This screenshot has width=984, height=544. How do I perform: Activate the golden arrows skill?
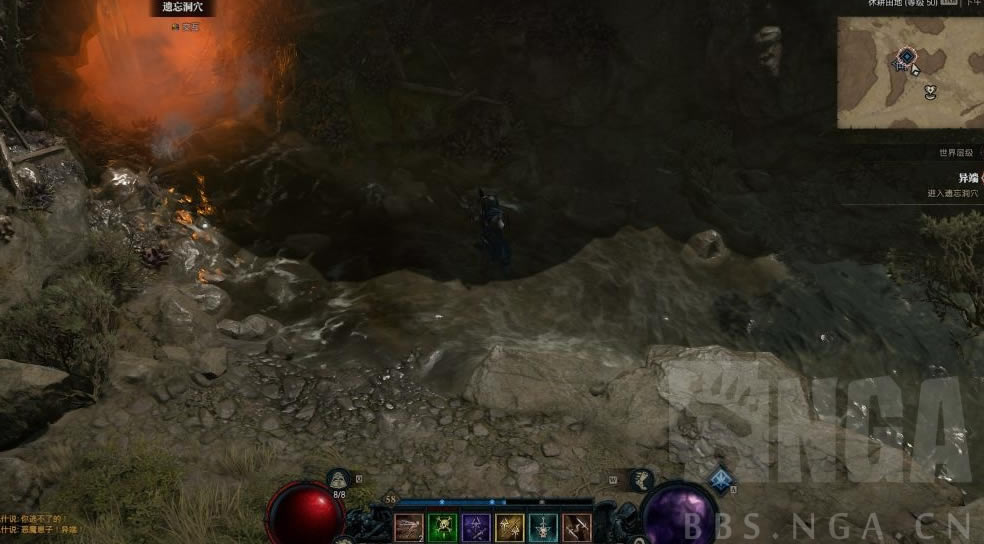[x=510, y=527]
